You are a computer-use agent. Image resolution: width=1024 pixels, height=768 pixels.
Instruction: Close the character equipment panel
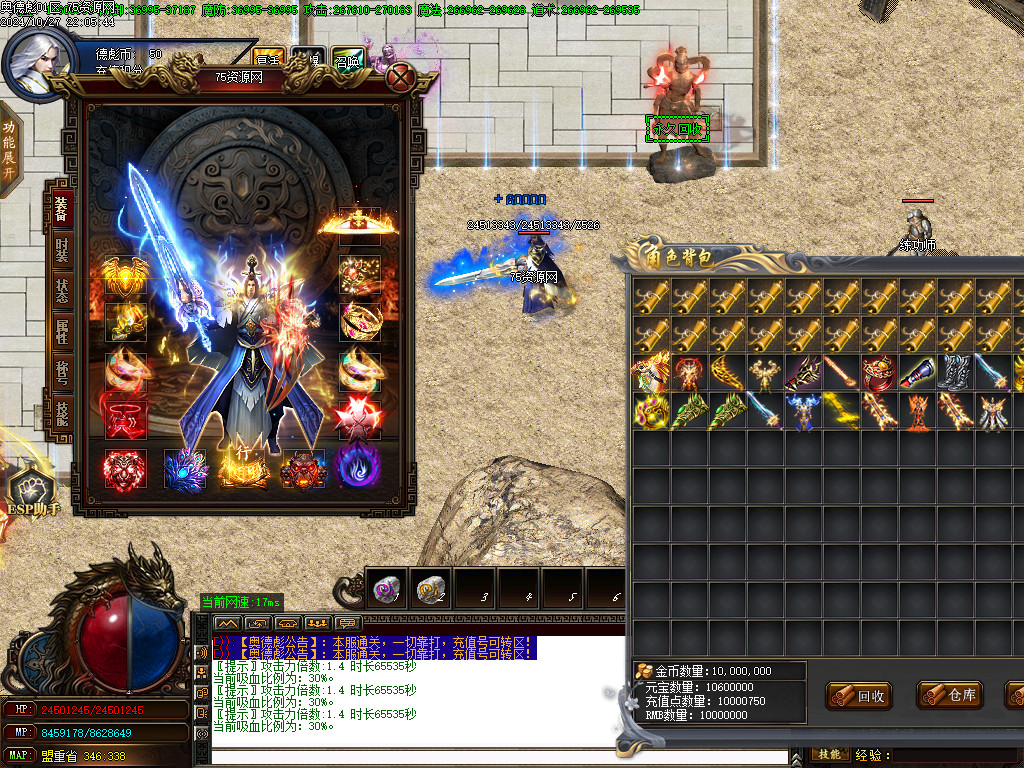(x=401, y=77)
